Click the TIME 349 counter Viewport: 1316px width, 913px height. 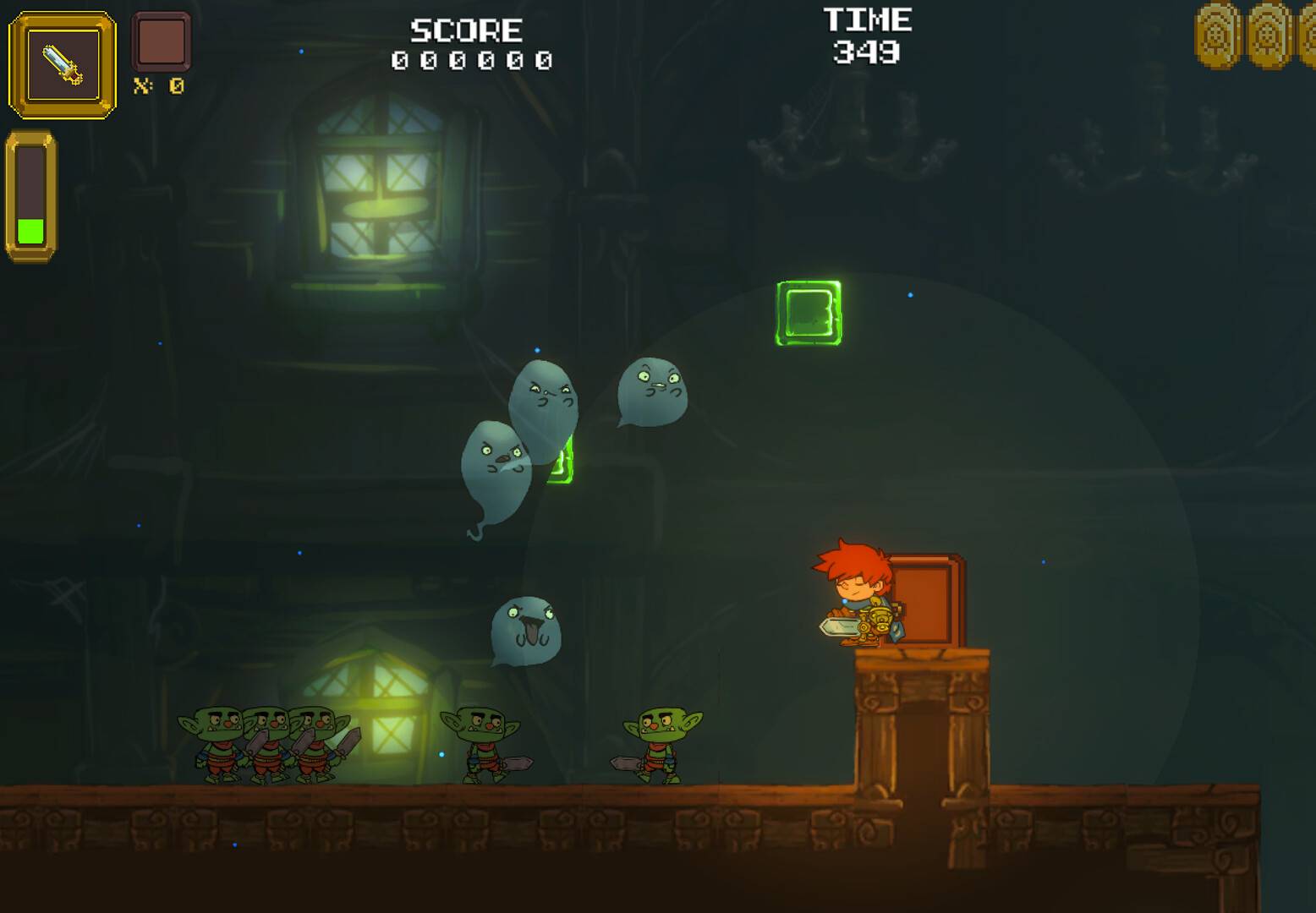(x=865, y=38)
